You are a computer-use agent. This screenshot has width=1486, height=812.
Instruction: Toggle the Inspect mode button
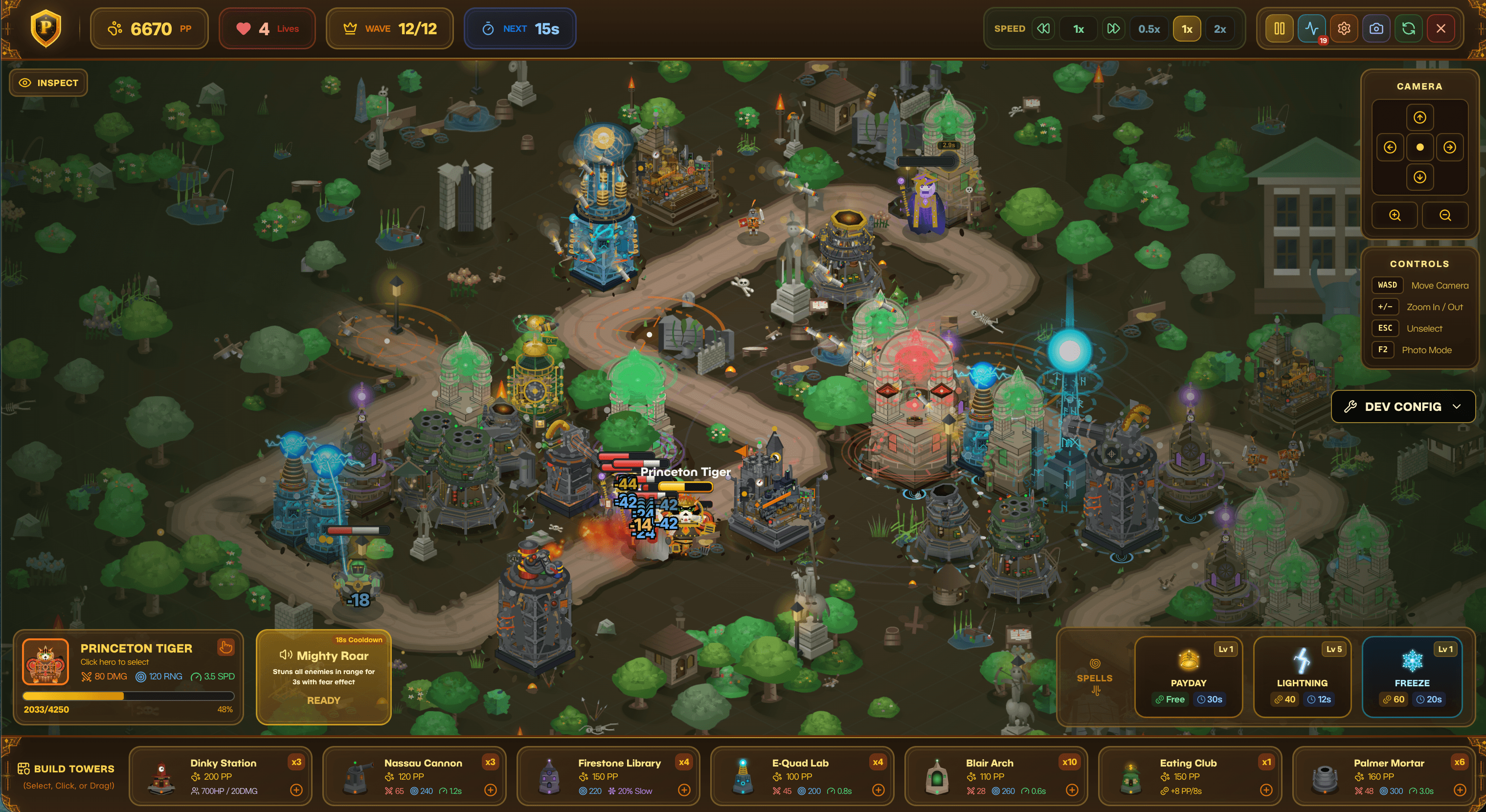pos(48,83)
